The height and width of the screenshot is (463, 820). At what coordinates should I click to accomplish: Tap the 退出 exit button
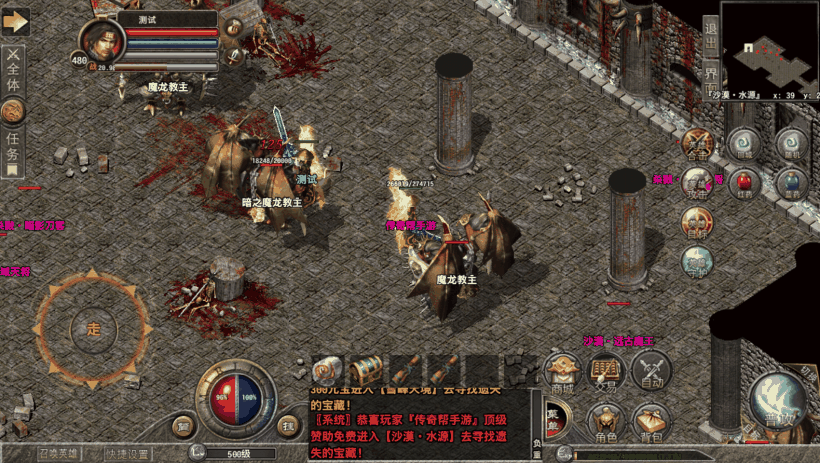click(709, 40)
